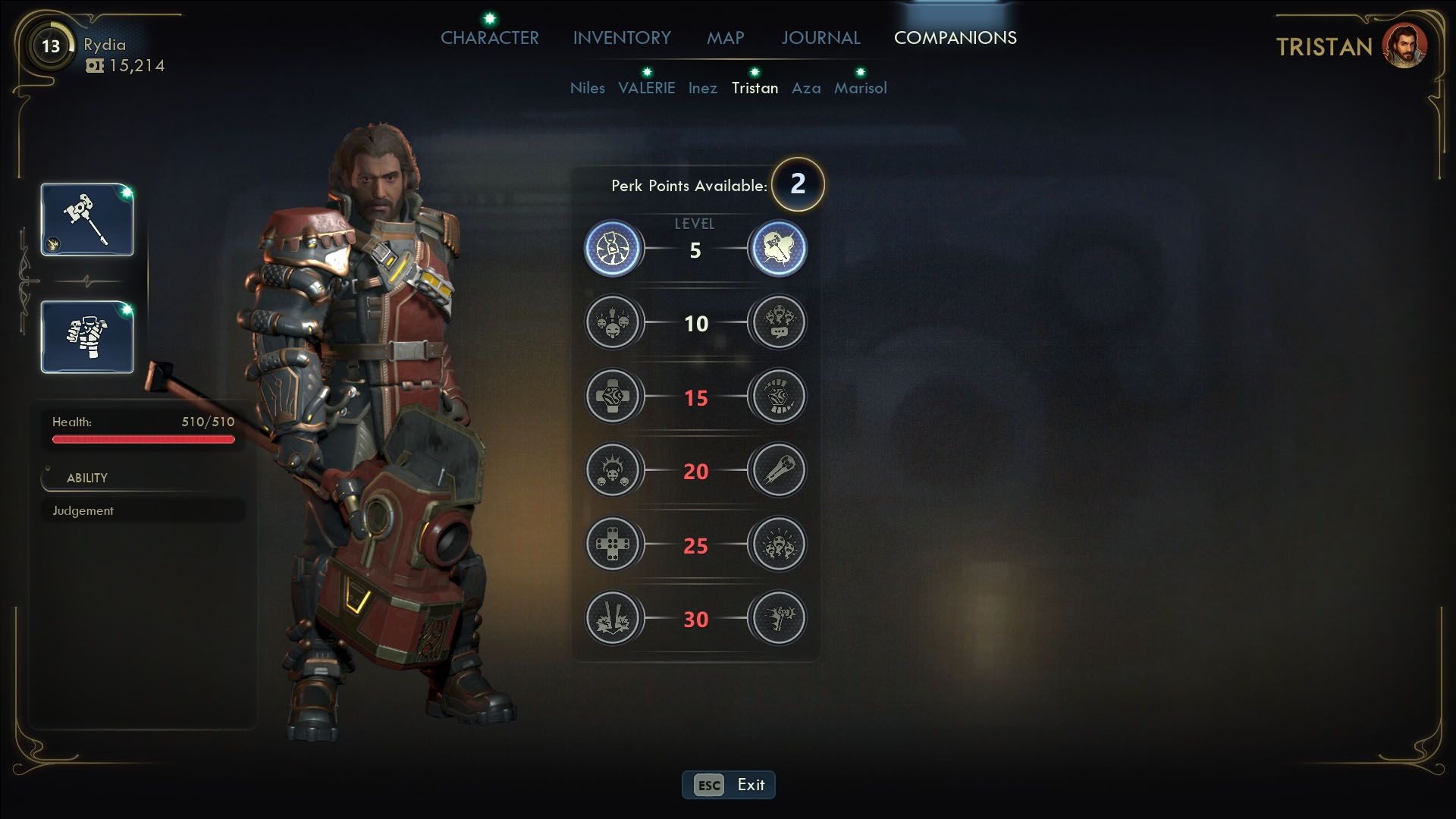Choose the left level 5 perk

(613, 249)
